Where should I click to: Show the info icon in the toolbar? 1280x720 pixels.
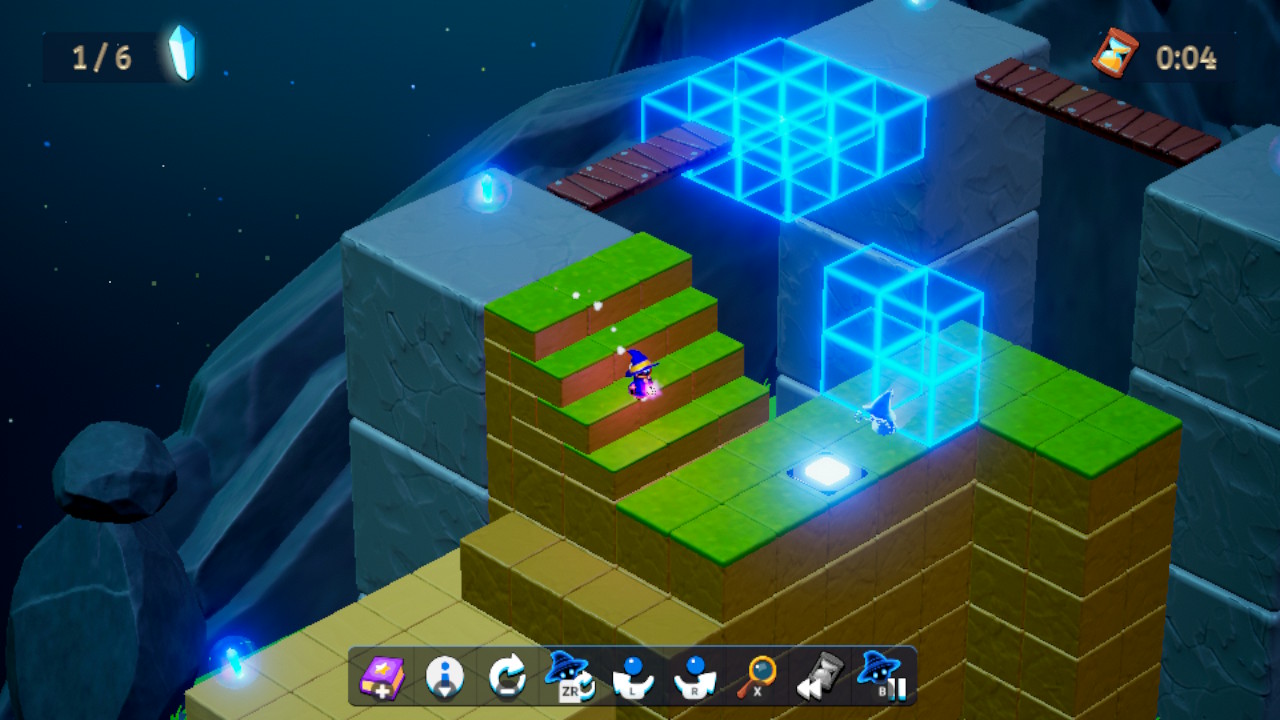tap(445, 678)
